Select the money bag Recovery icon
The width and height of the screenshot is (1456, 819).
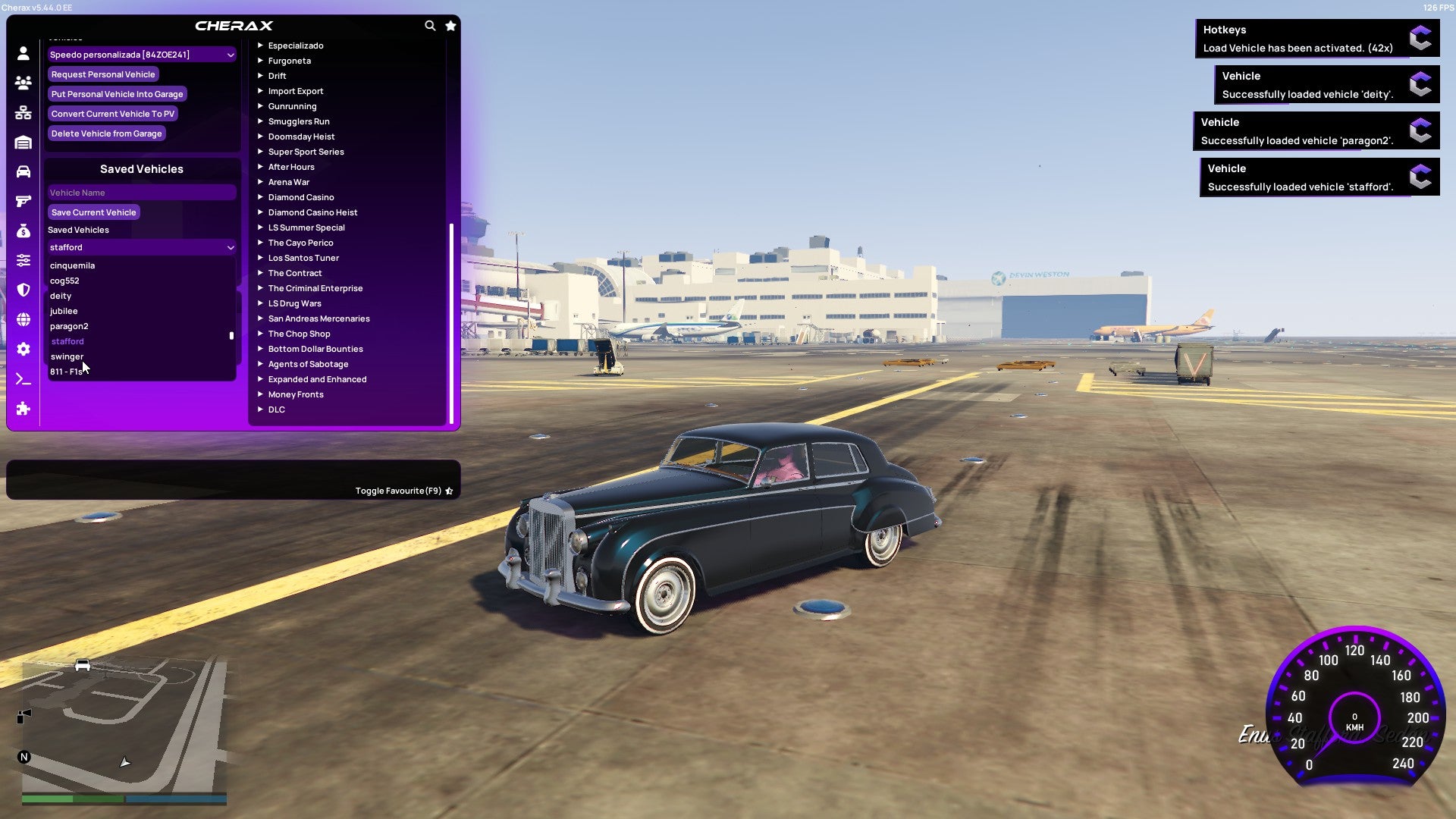tap(23, 230)
